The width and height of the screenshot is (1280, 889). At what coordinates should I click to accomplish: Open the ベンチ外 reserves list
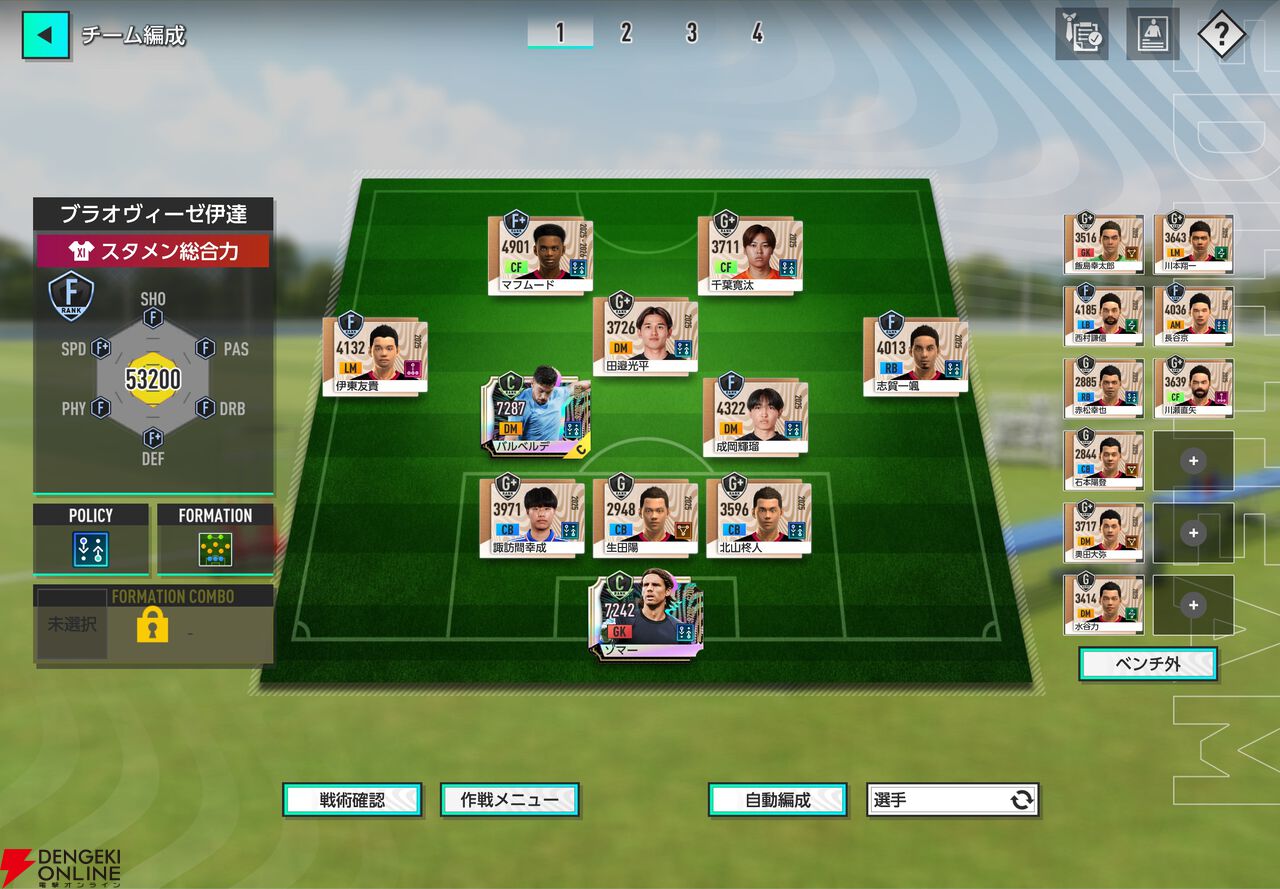tap(1147, 664)
